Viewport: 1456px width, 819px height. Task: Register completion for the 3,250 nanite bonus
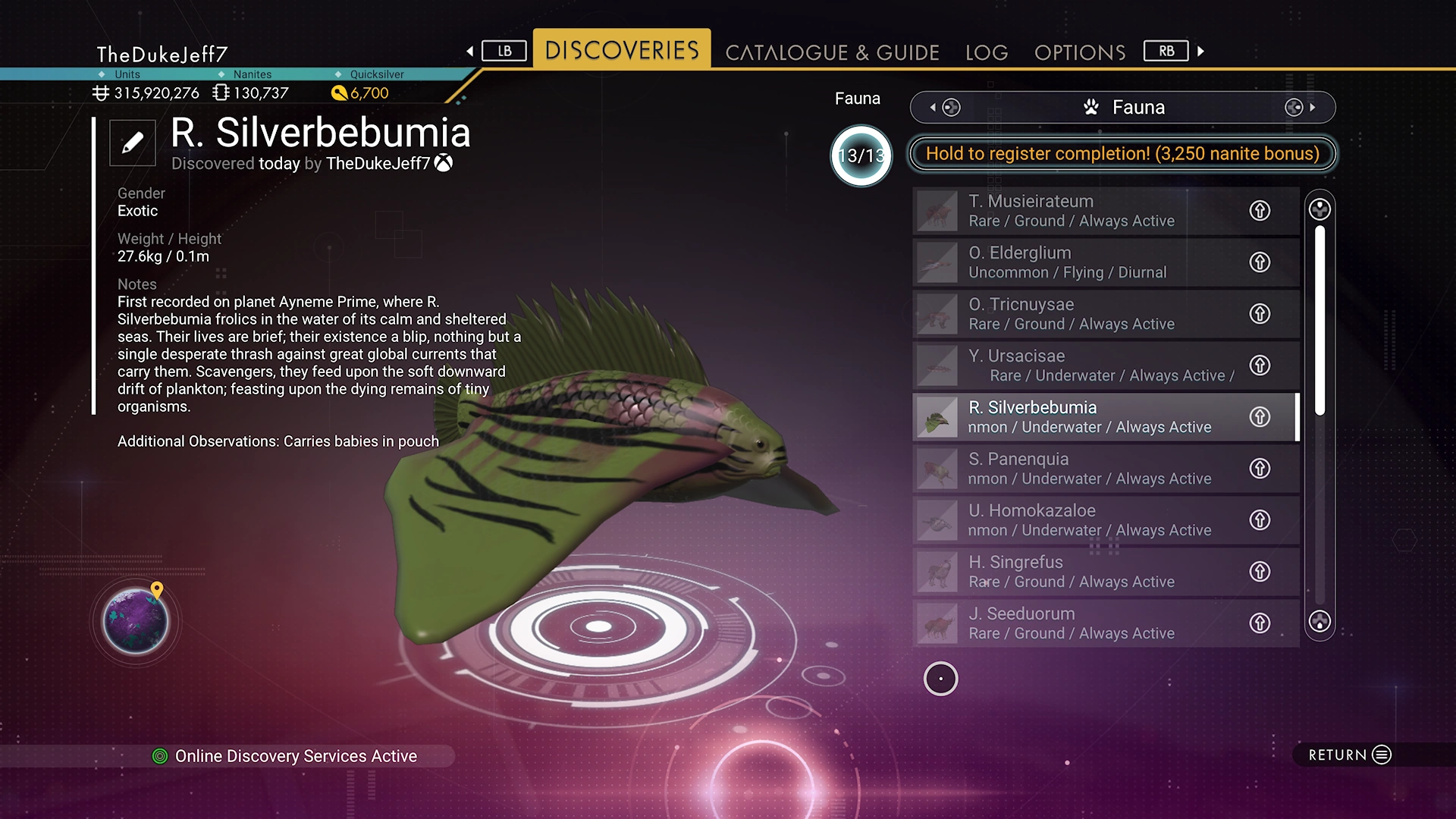1122,154
